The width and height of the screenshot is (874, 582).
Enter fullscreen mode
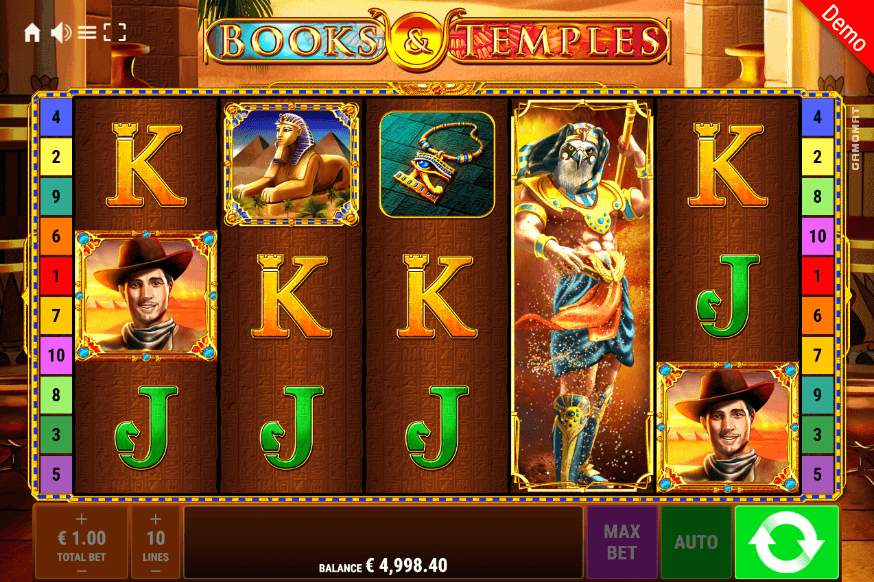(115, 33)
